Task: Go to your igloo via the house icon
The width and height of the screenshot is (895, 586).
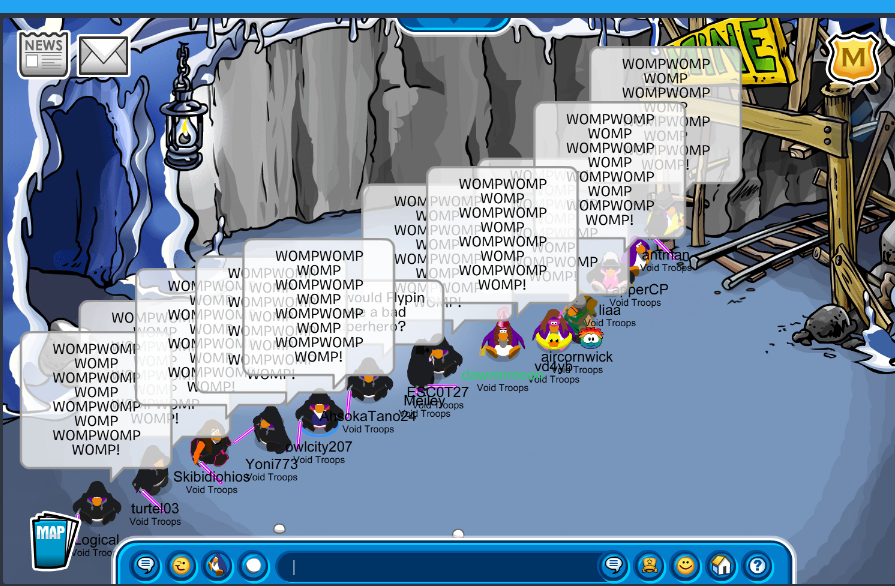Action: (721, 566)
